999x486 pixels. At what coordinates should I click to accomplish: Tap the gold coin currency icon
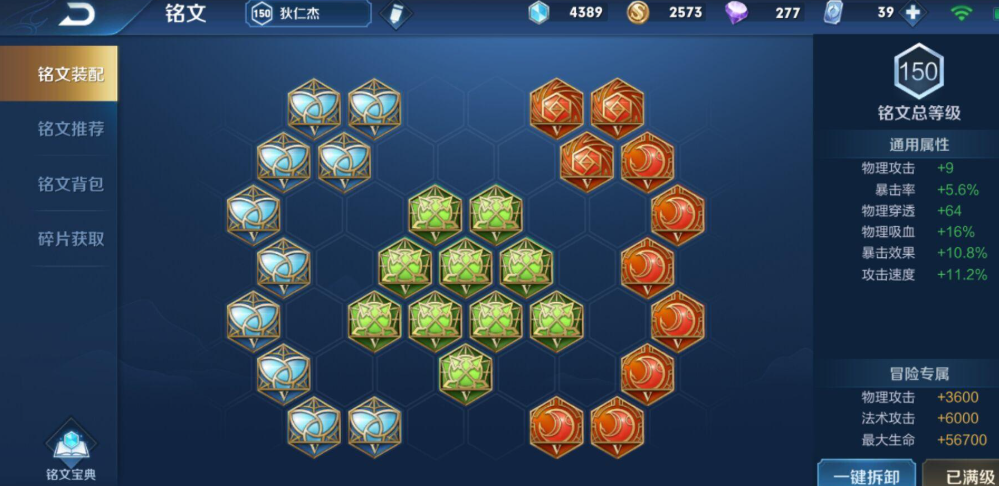click(638, 13)
